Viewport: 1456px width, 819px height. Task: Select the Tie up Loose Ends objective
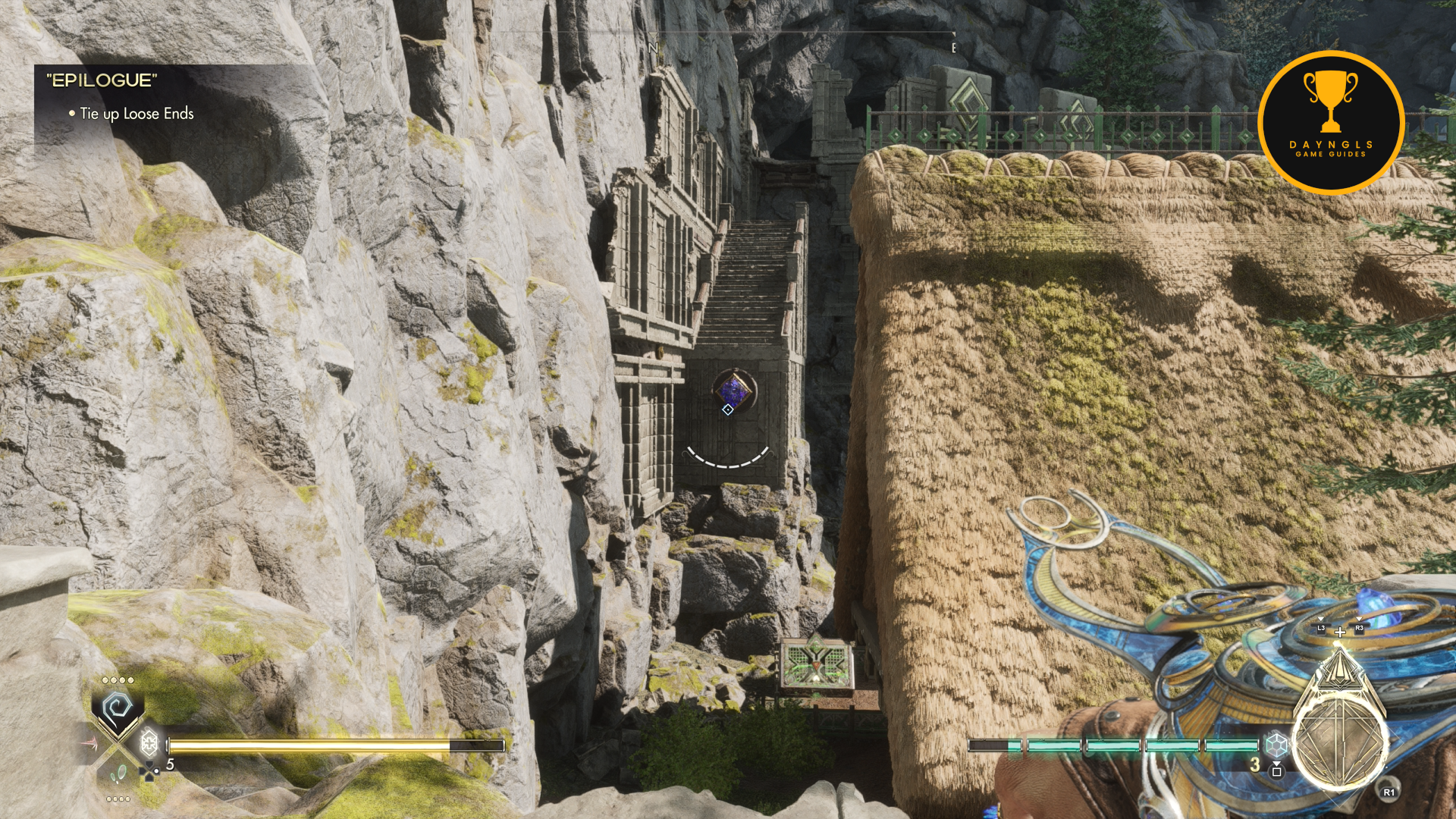(136, 114)
